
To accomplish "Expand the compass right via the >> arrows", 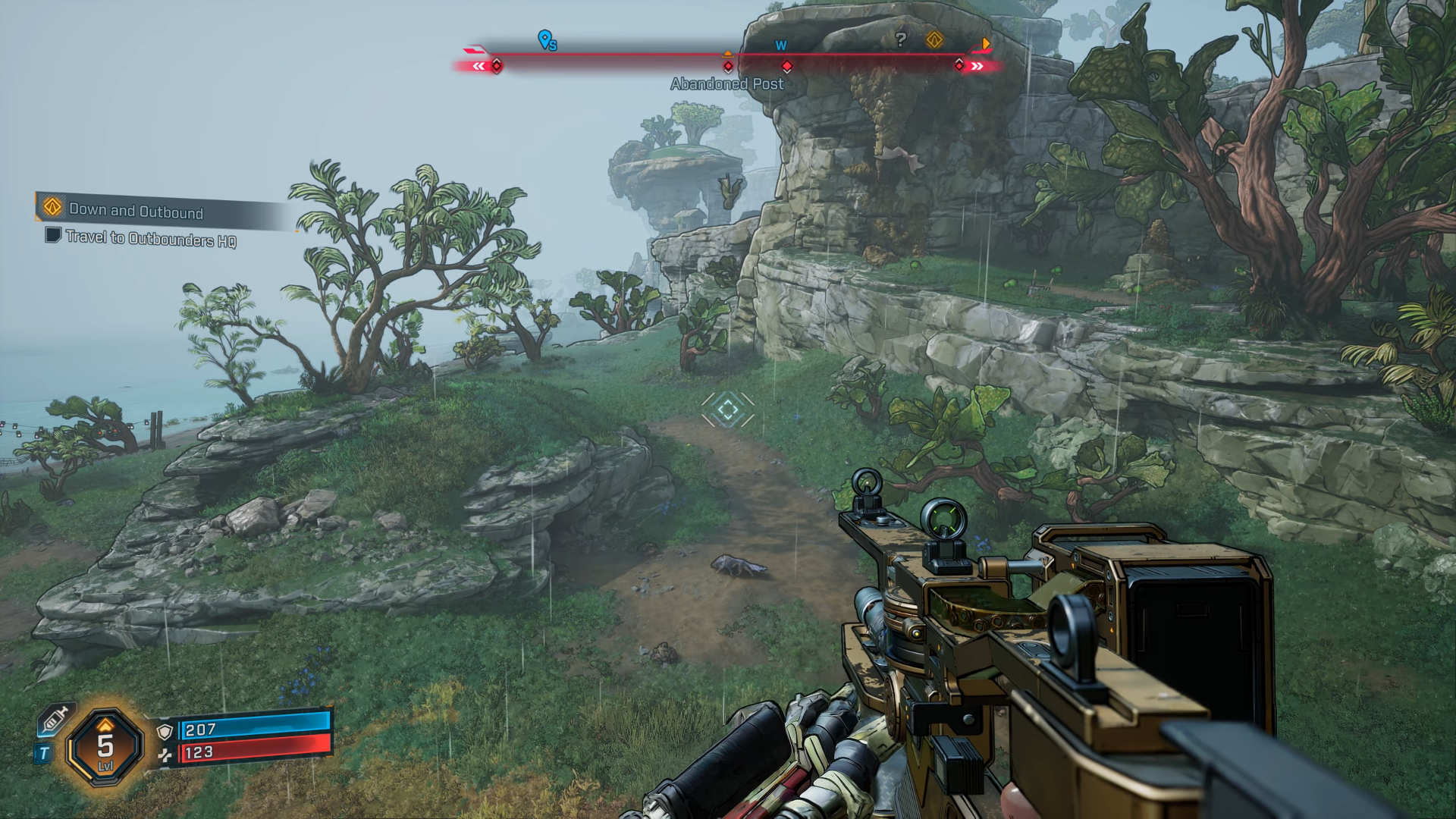I will click(977, 67).
